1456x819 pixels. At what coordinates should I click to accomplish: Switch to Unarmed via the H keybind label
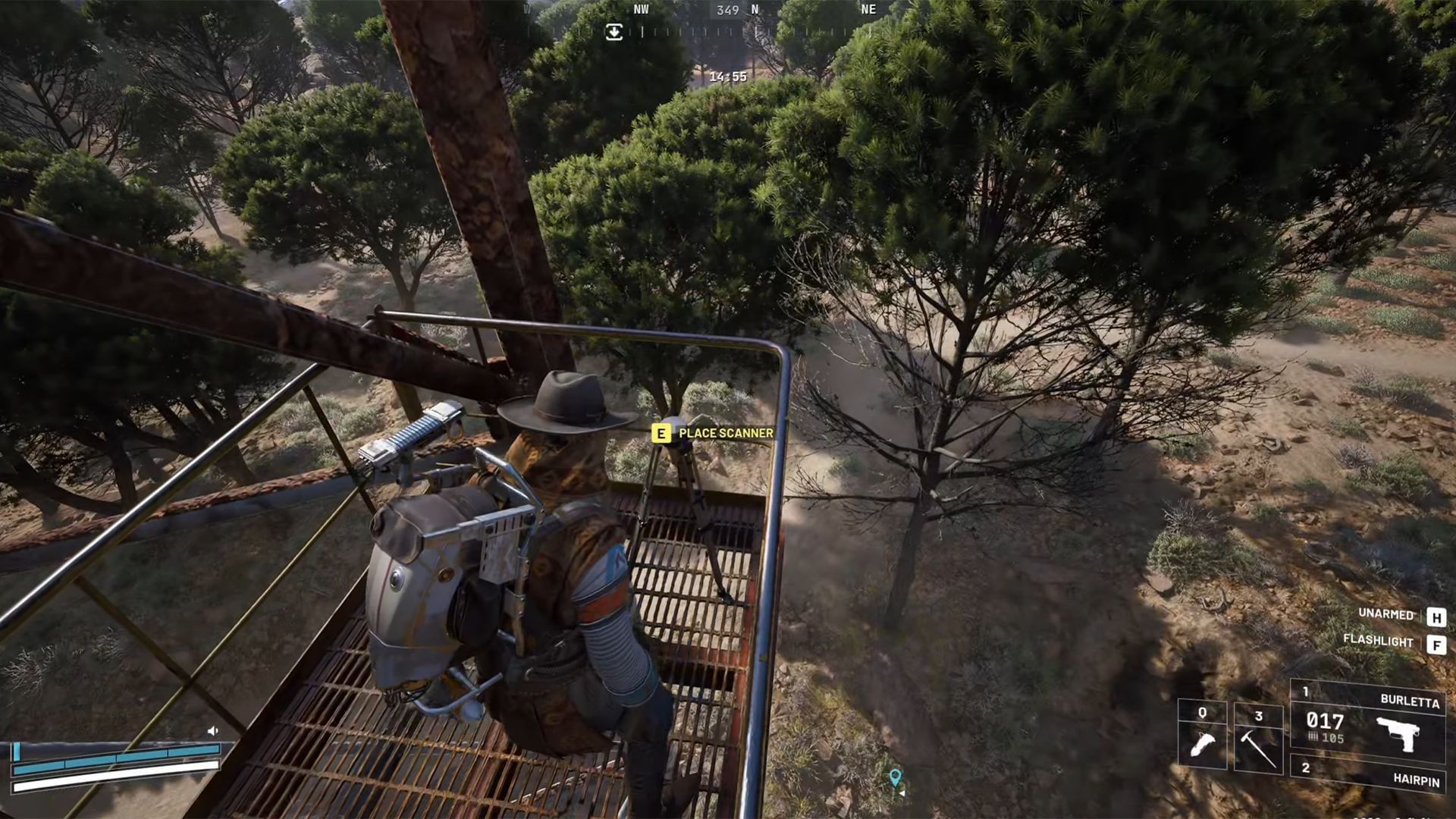[x=1438, y=617]
